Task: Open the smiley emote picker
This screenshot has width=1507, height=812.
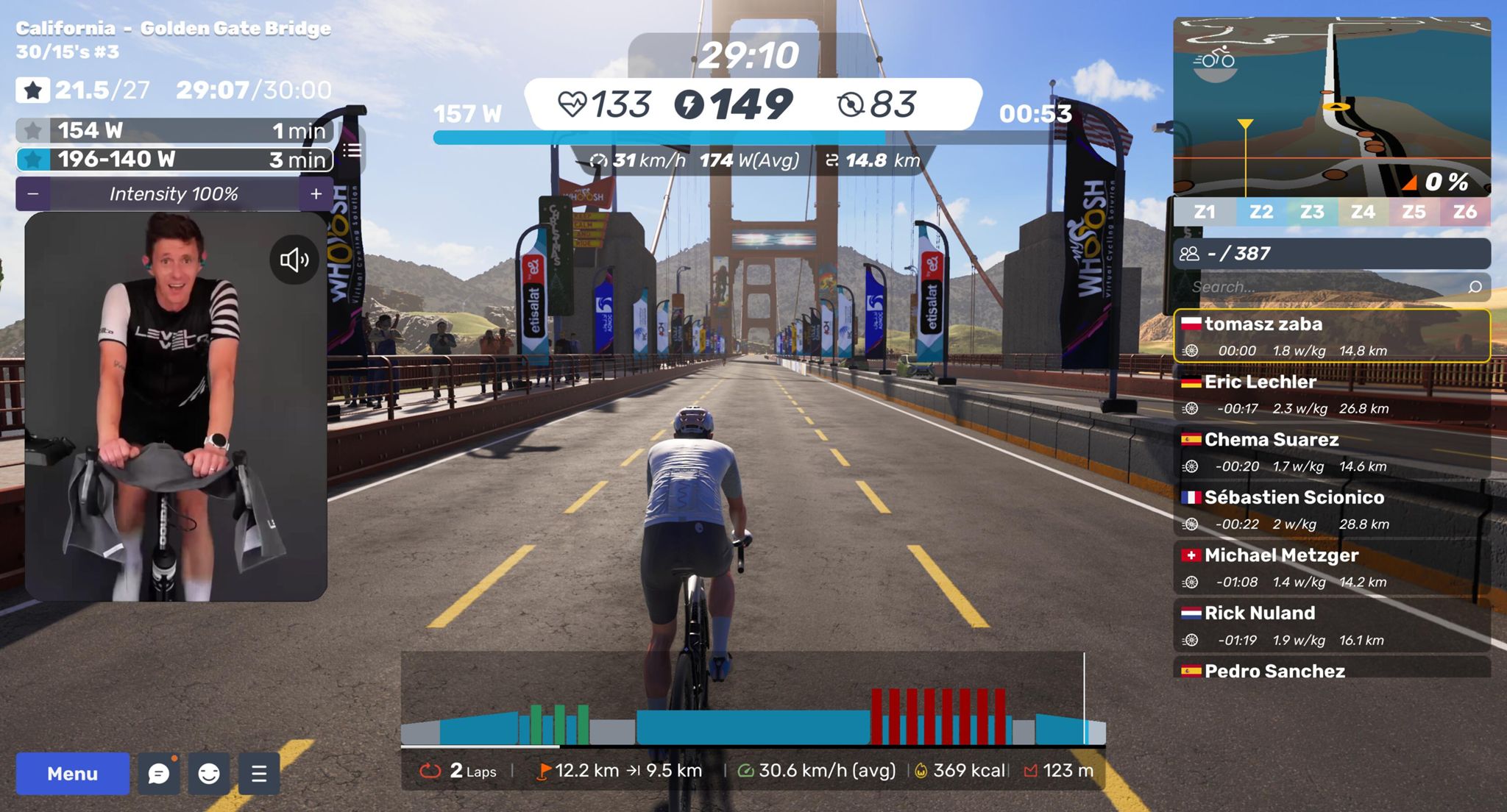Action: tap(209, 774)
